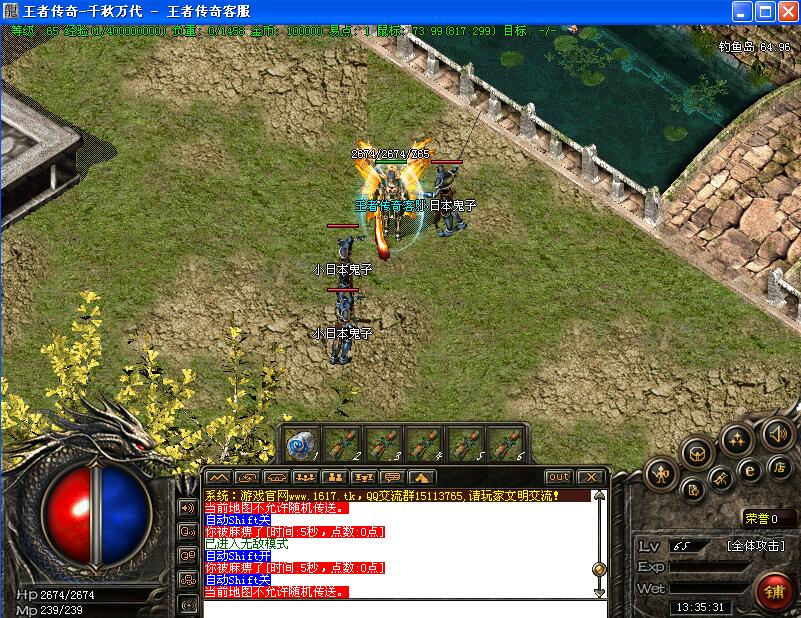
Task: Open the shop 店 round button
Action: point(778,466)
